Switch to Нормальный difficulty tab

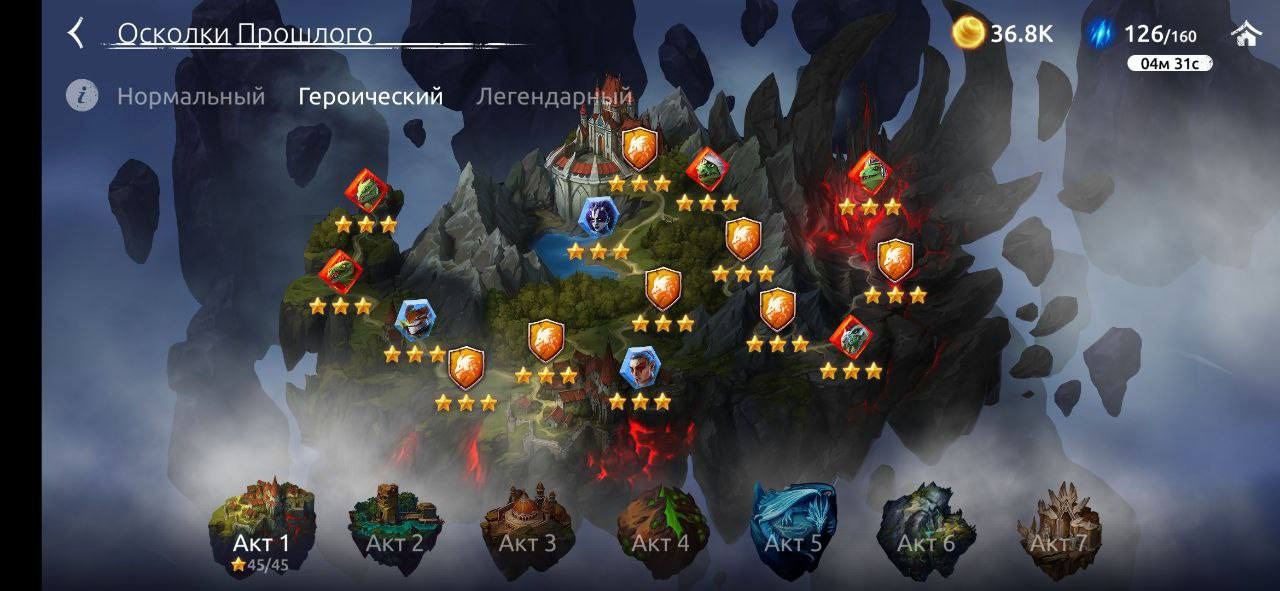(191, 97)
